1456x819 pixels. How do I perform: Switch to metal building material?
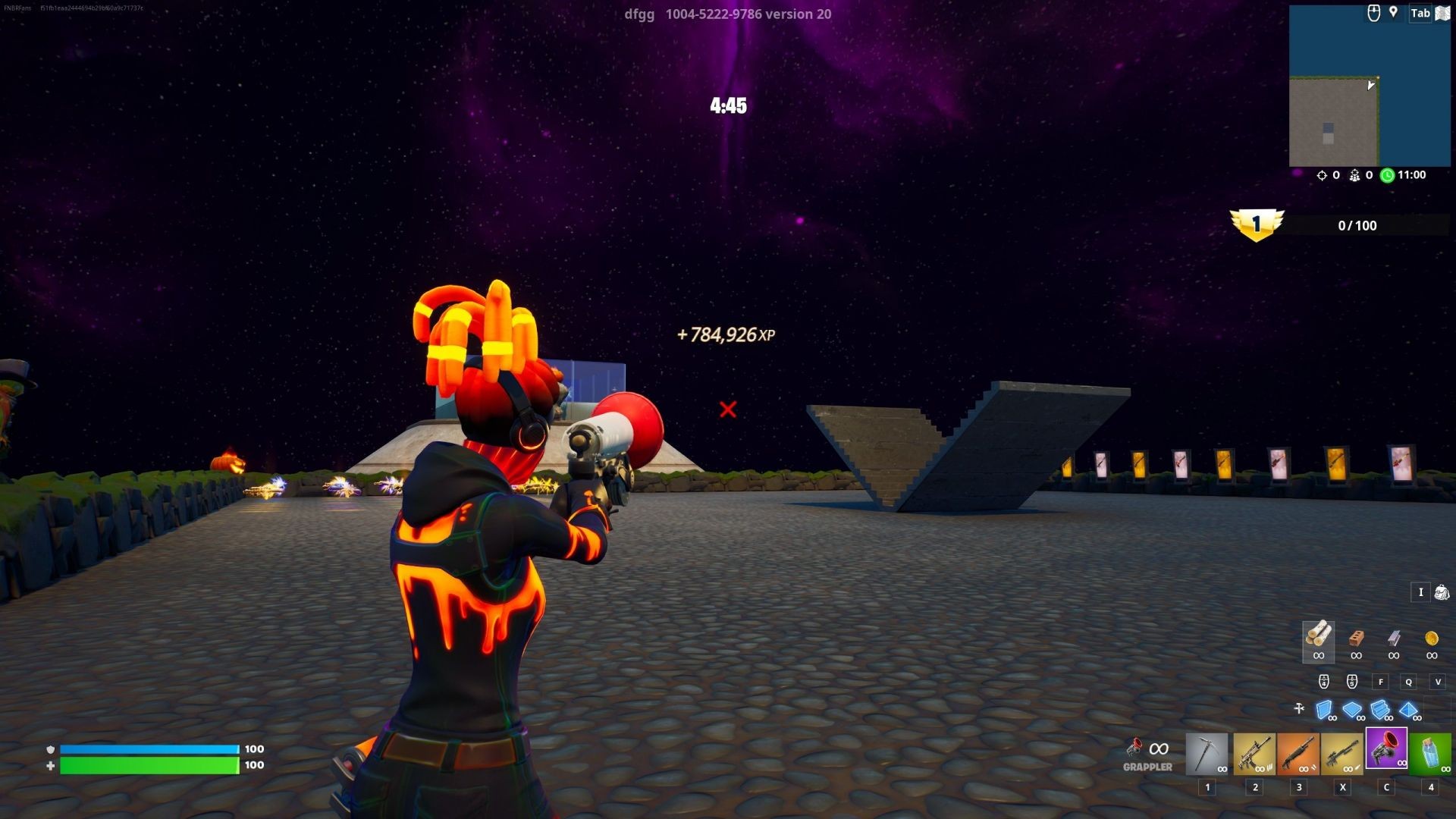pos(1394,639)
